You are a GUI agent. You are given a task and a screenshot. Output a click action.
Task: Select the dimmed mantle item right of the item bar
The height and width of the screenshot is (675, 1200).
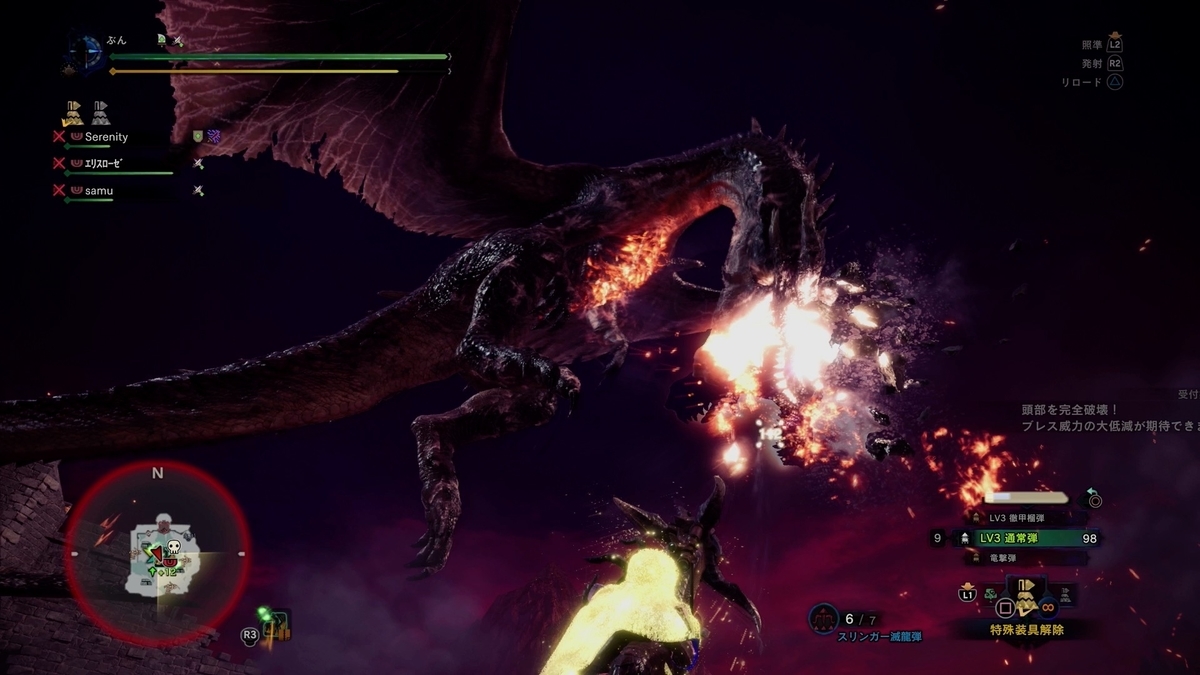click(1066, 595)
